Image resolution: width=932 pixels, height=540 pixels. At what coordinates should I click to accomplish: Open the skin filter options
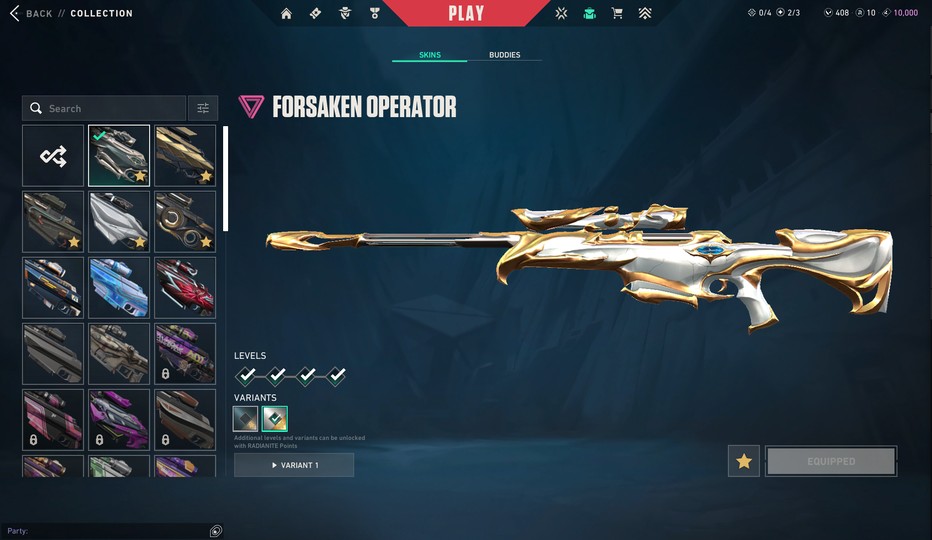[x=203, y=108]
